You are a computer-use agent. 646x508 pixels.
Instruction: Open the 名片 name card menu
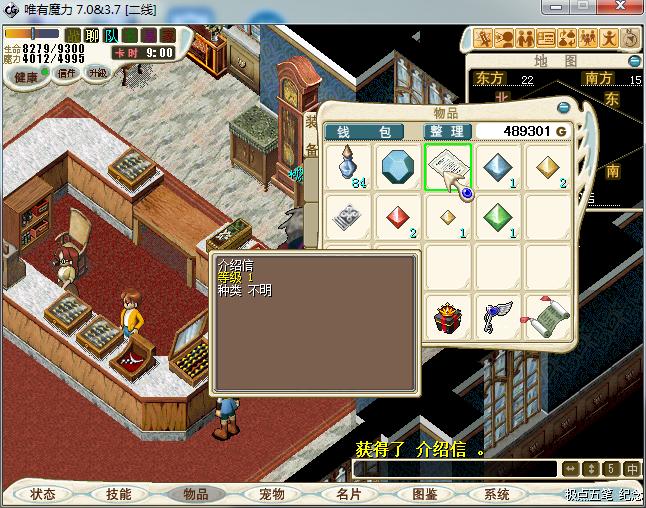coord(348,494)
